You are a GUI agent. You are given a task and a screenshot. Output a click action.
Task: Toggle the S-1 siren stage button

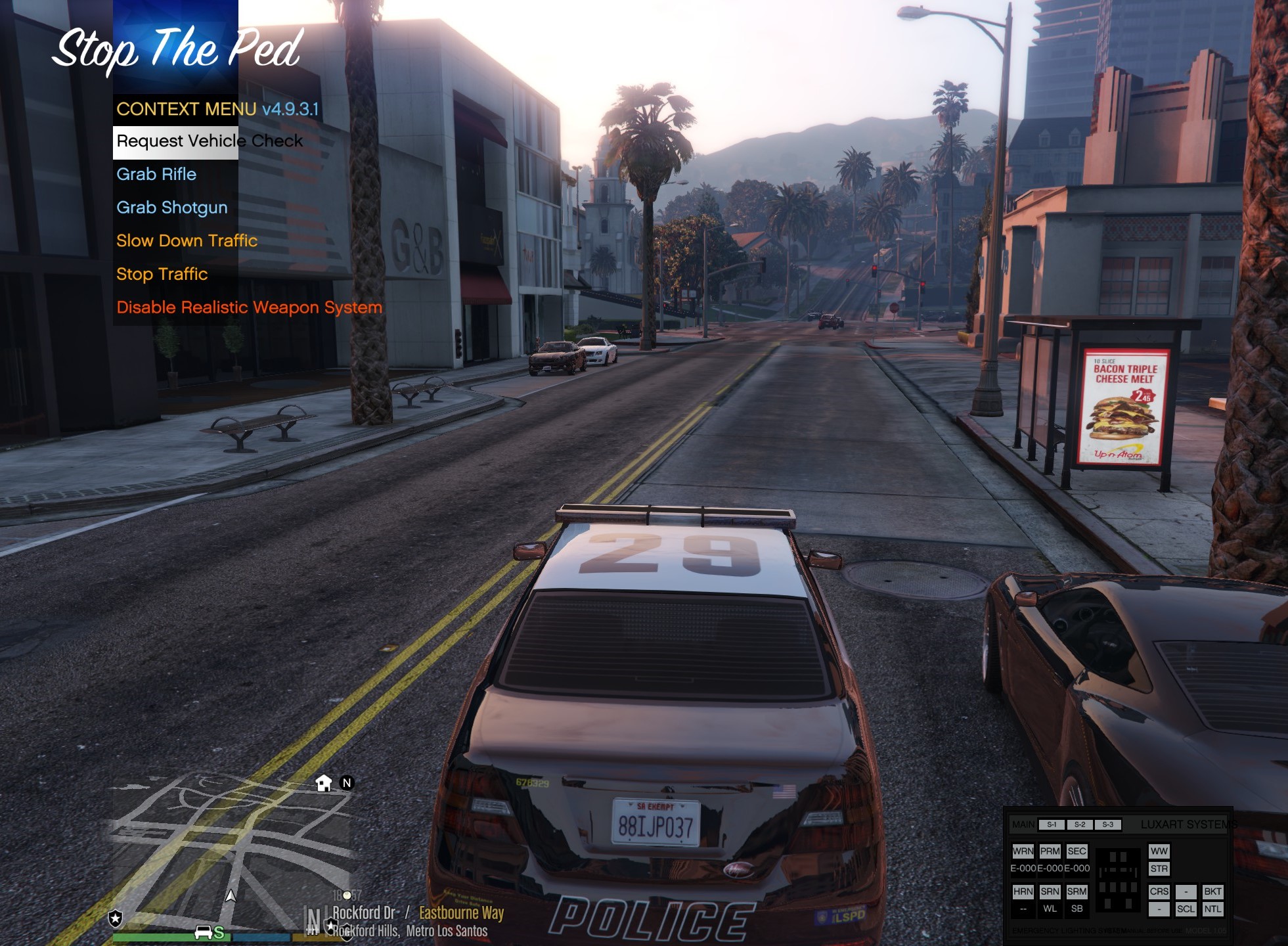(1052, 824)
